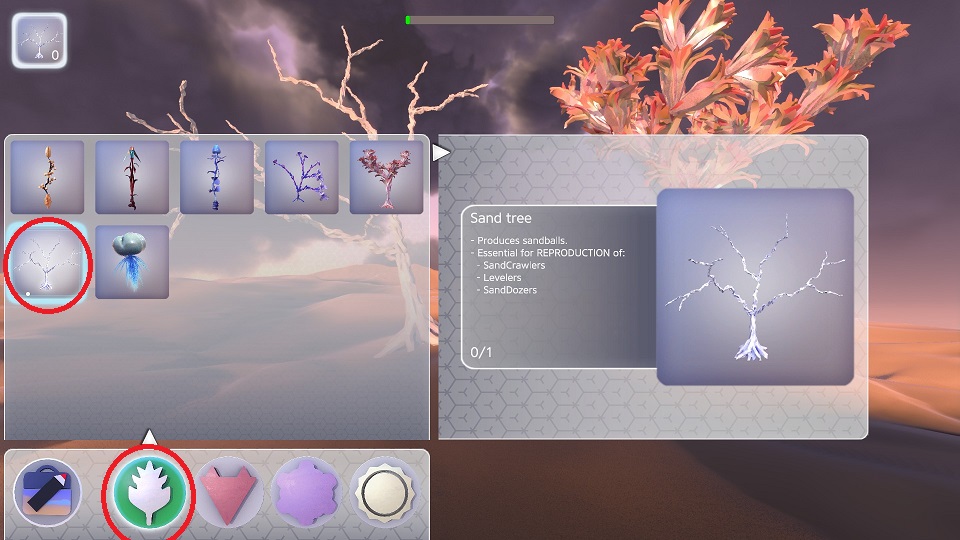Image resolution: width=960 pixels, height=540 pixels.
Task: Open the briefcase with marker tools tab
Action: pos(47,492)
